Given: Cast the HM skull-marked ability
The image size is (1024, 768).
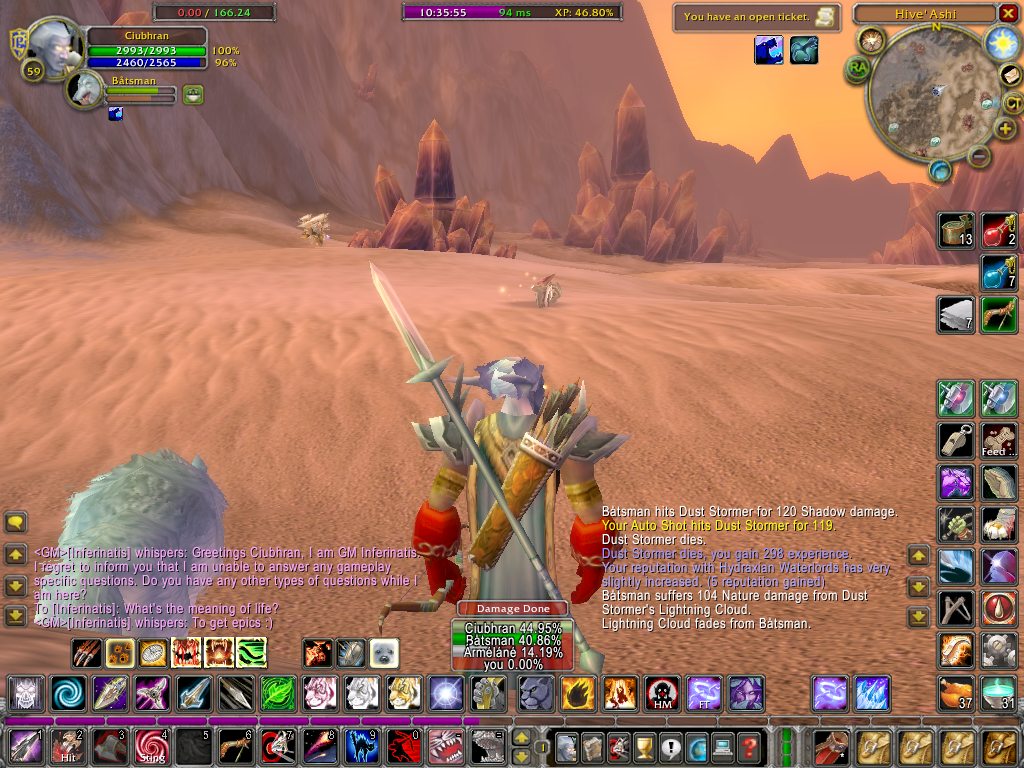Looking at the screenshot, I should point(662,693).
